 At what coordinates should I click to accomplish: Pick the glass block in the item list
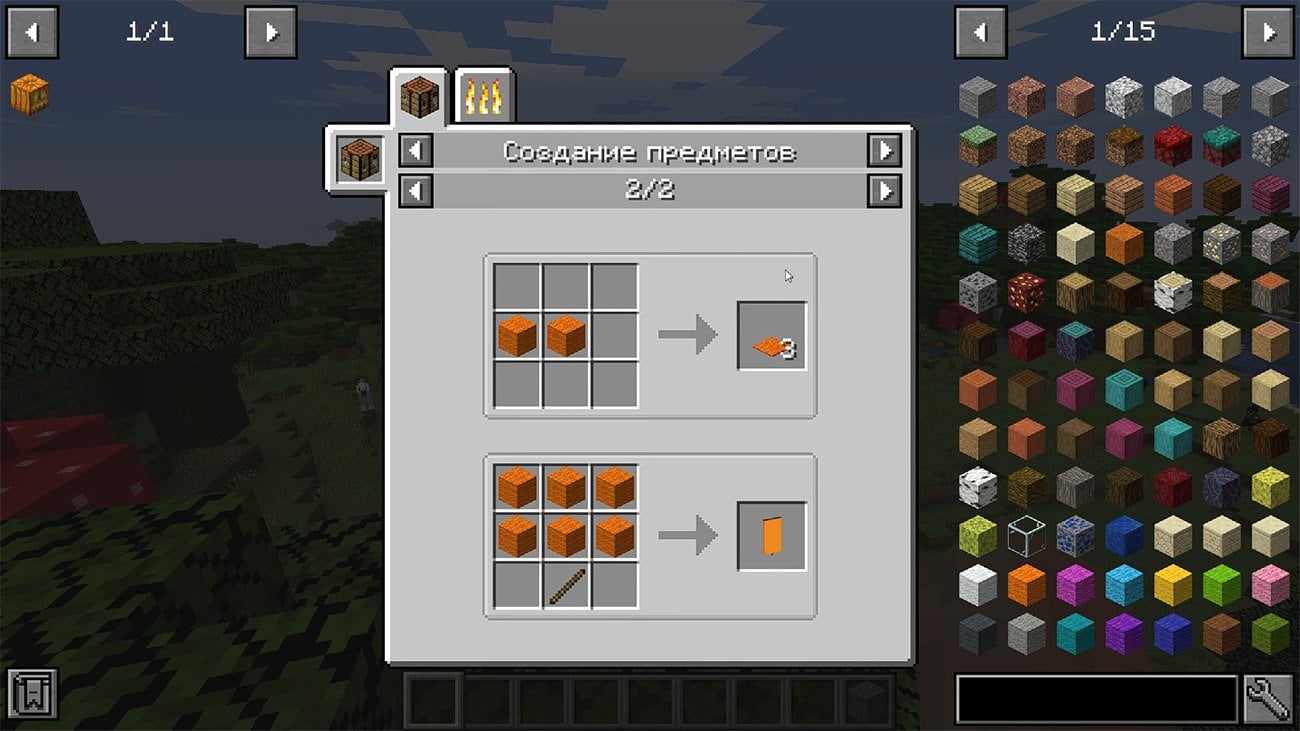click(1027, 537)
